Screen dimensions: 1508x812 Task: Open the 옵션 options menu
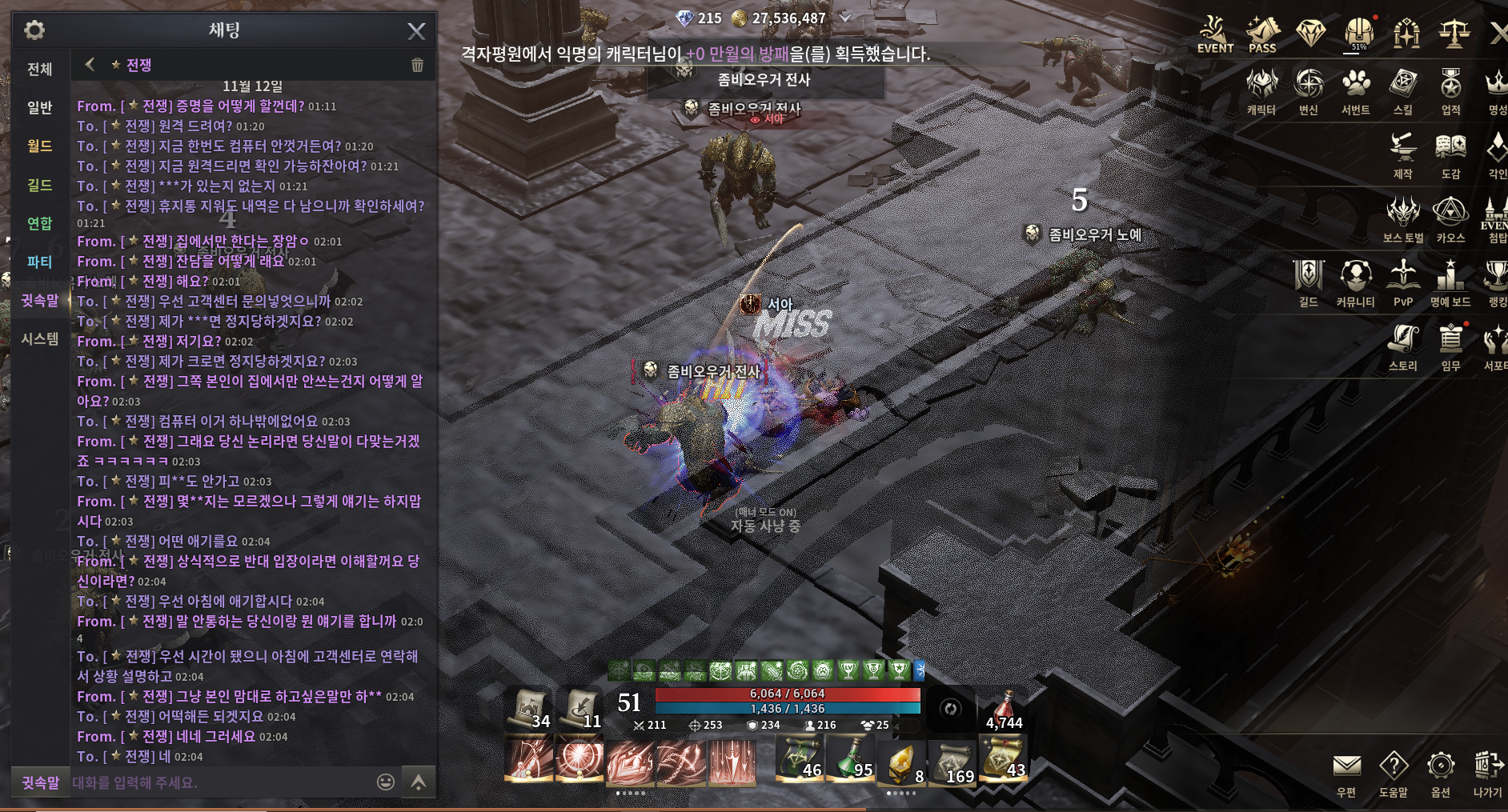pyautogui.click(x=1440, y=774)
